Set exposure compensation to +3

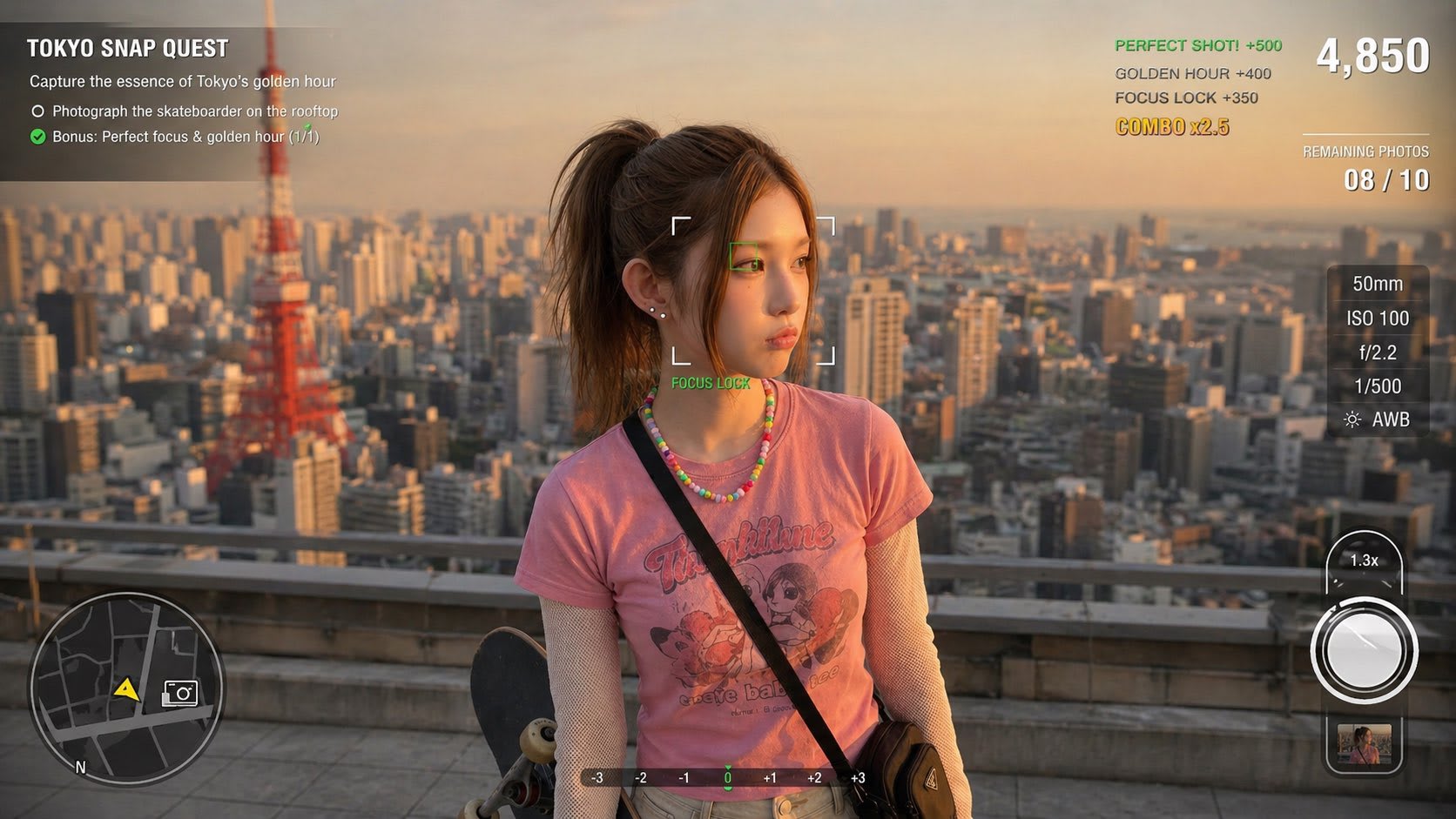pos(858,778)
